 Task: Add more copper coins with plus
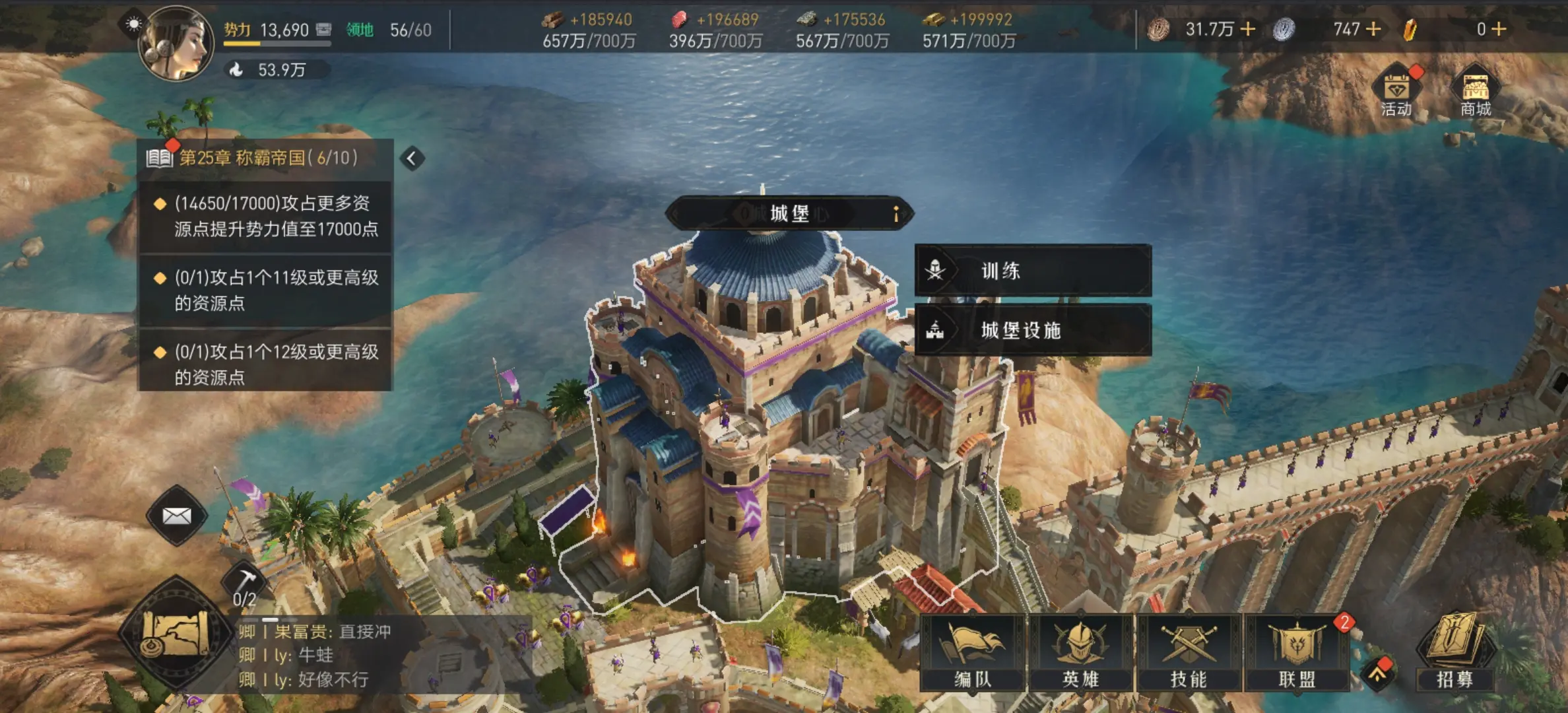[1248, 29]
